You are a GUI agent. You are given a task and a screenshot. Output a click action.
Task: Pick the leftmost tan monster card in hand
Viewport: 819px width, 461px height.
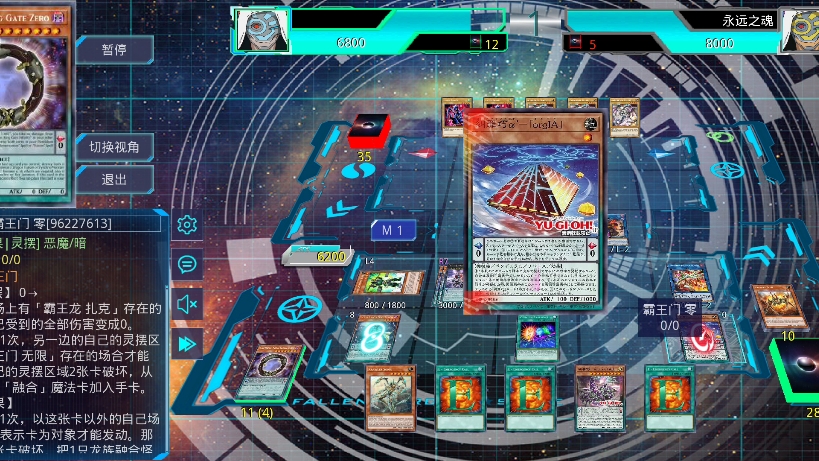coord(390,397)
